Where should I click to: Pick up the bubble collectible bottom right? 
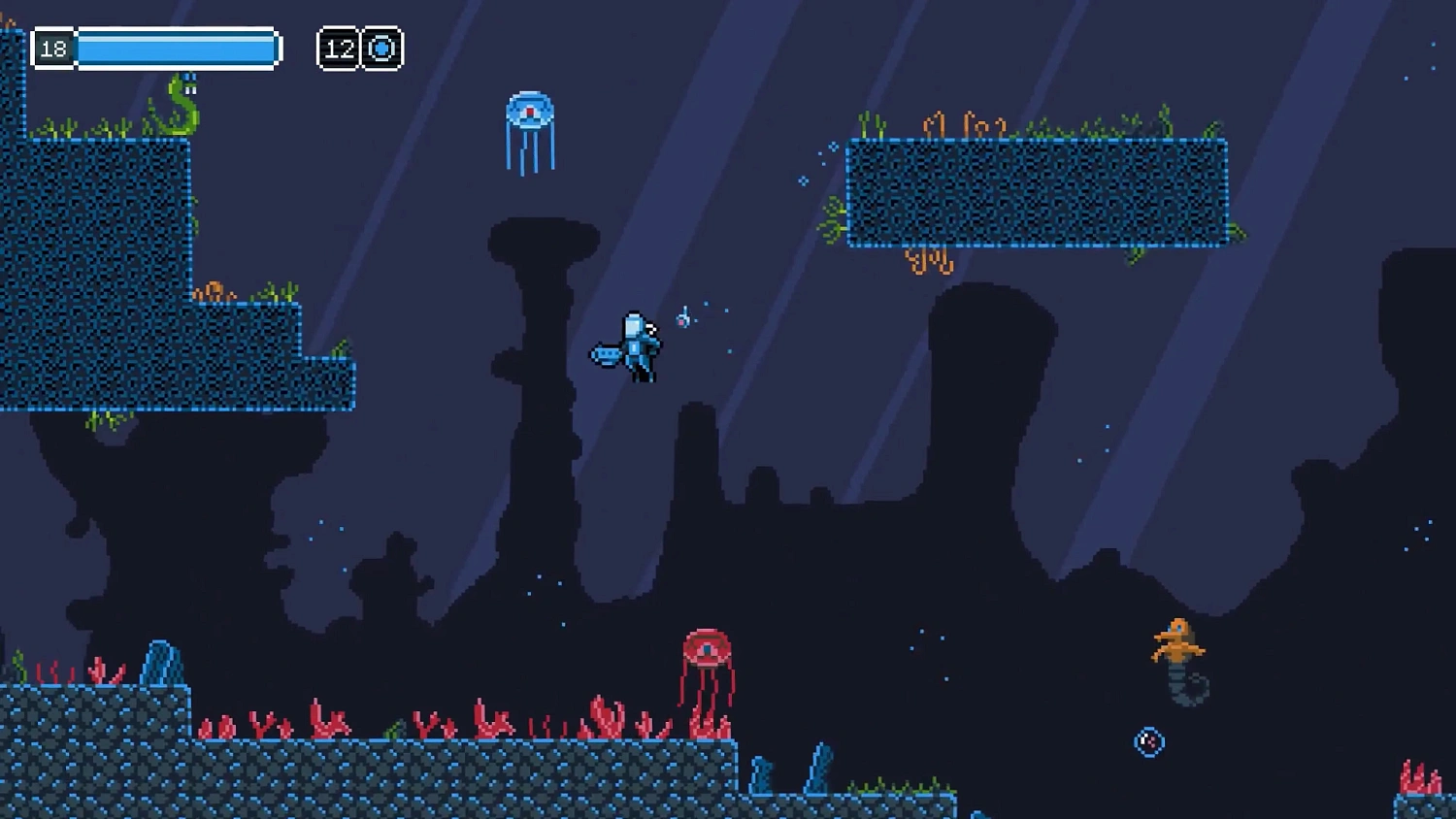pyautogui.click(x=1148, y=741)
